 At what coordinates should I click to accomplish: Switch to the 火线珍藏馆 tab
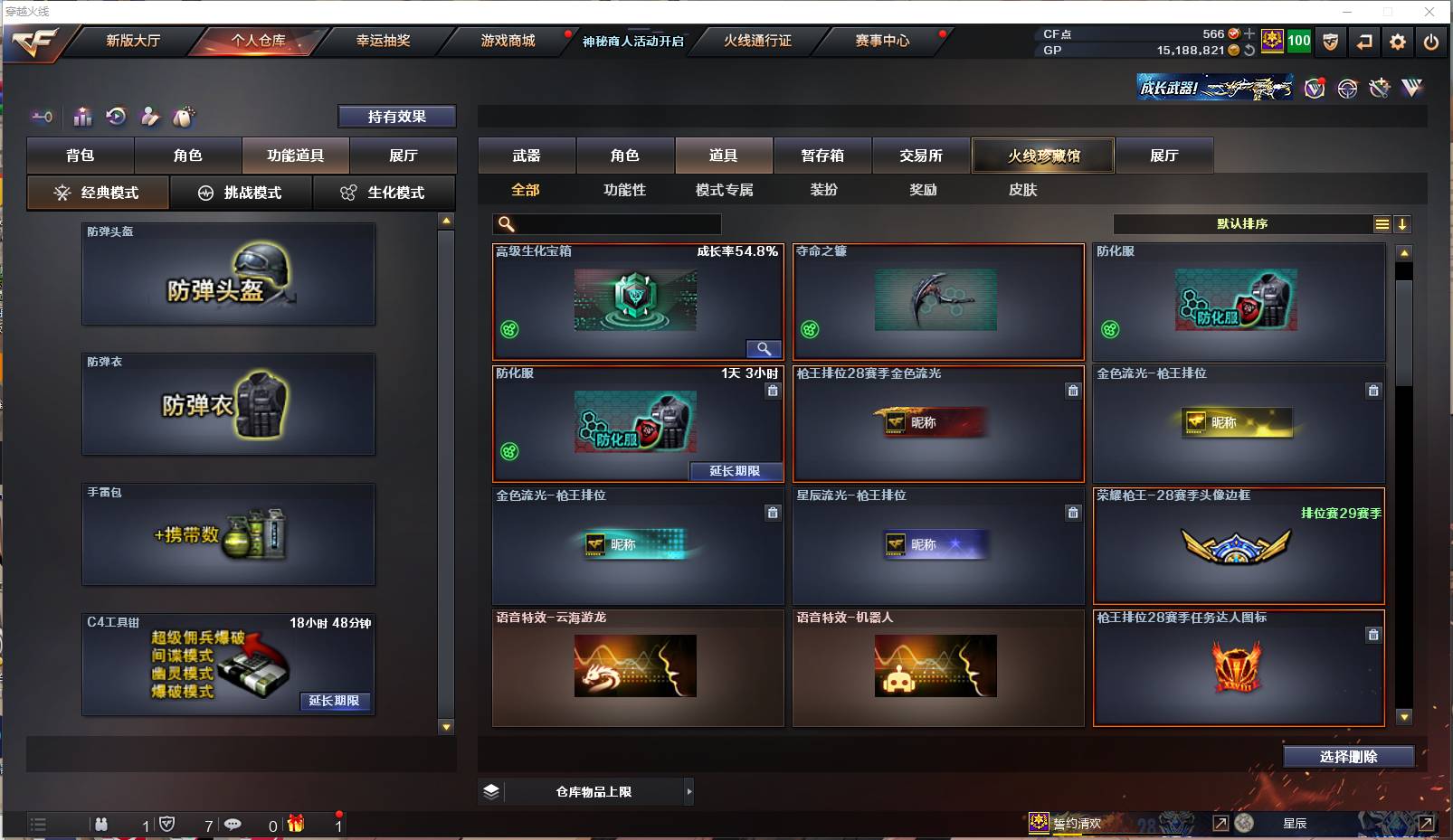coord(1042,155)
